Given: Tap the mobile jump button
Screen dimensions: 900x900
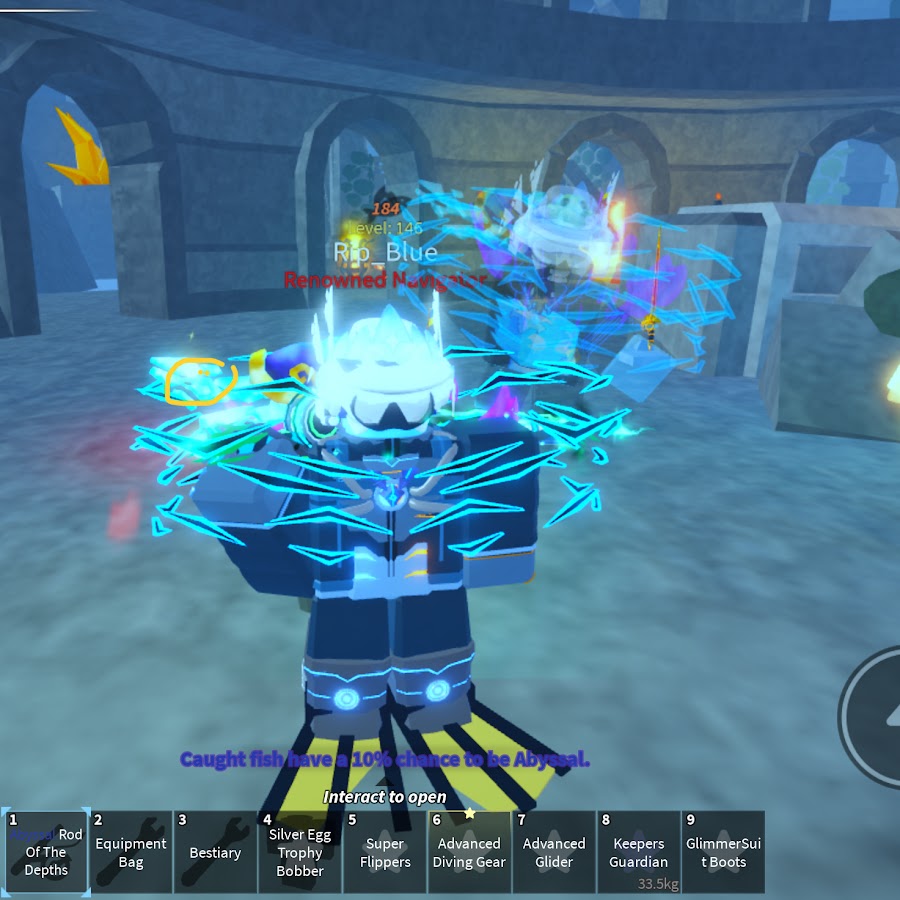Looking at the screenshot, I should (880, 712).
